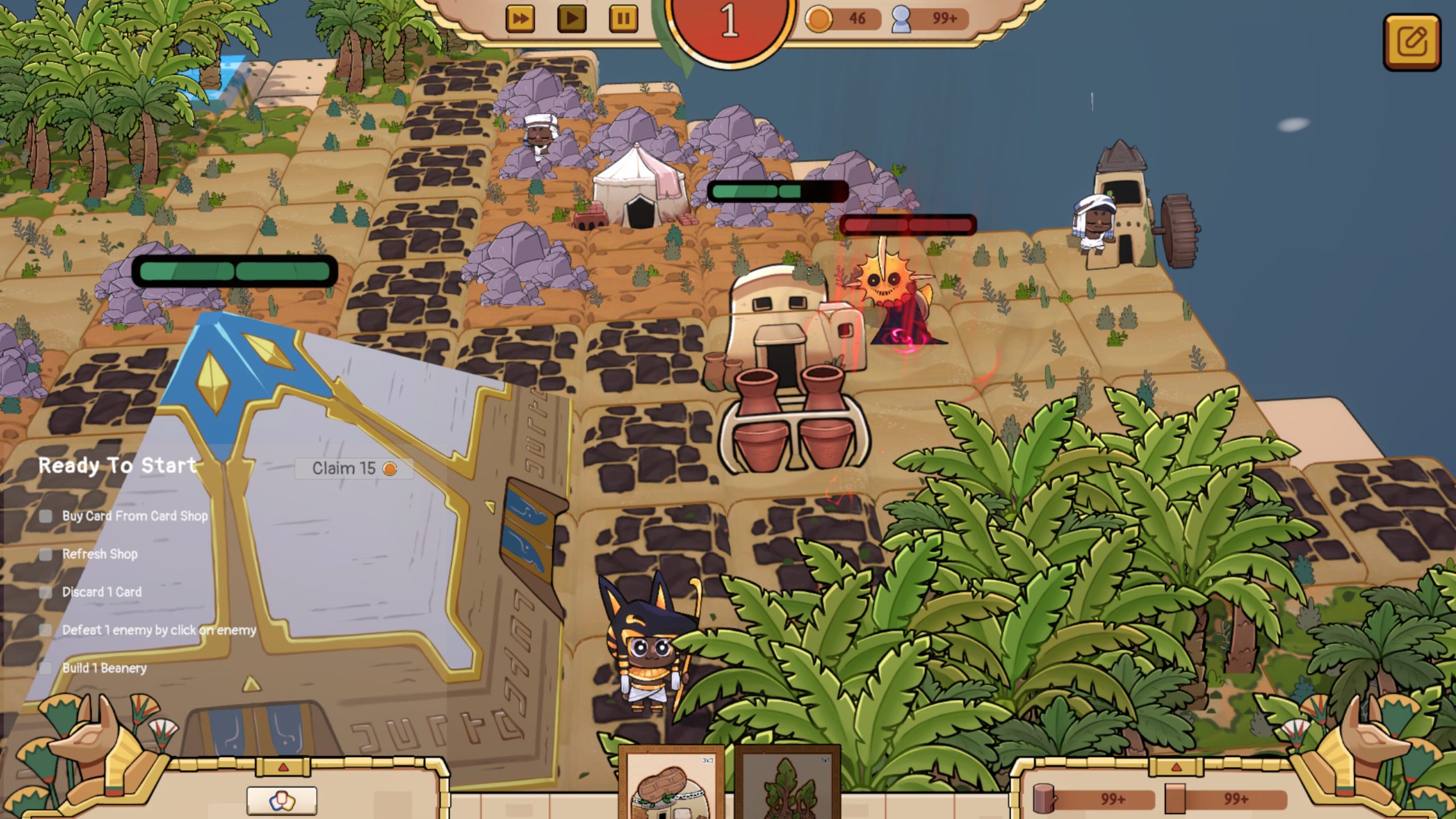Activate the fast-forward speed button
Screen dimensions: 1456x819
coord(520,19)
